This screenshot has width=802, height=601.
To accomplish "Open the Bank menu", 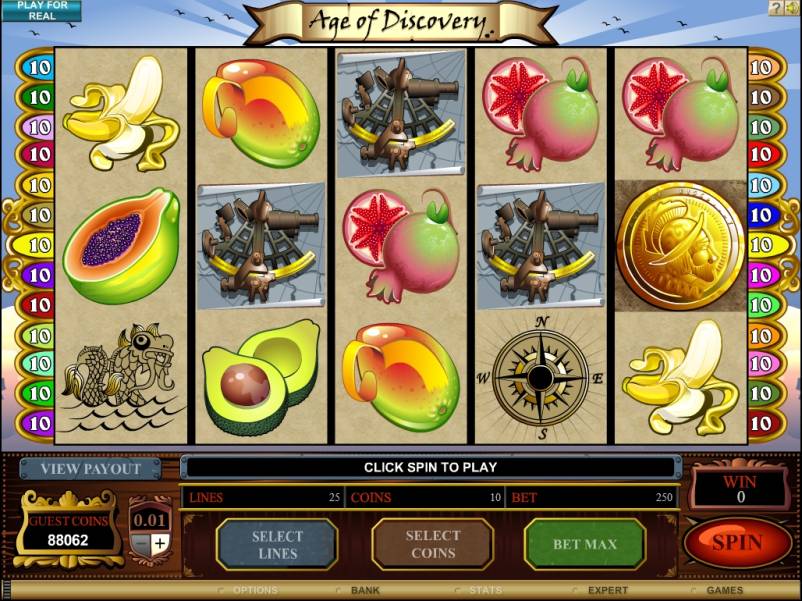I will pyautogui.click(x=365, y=591).
